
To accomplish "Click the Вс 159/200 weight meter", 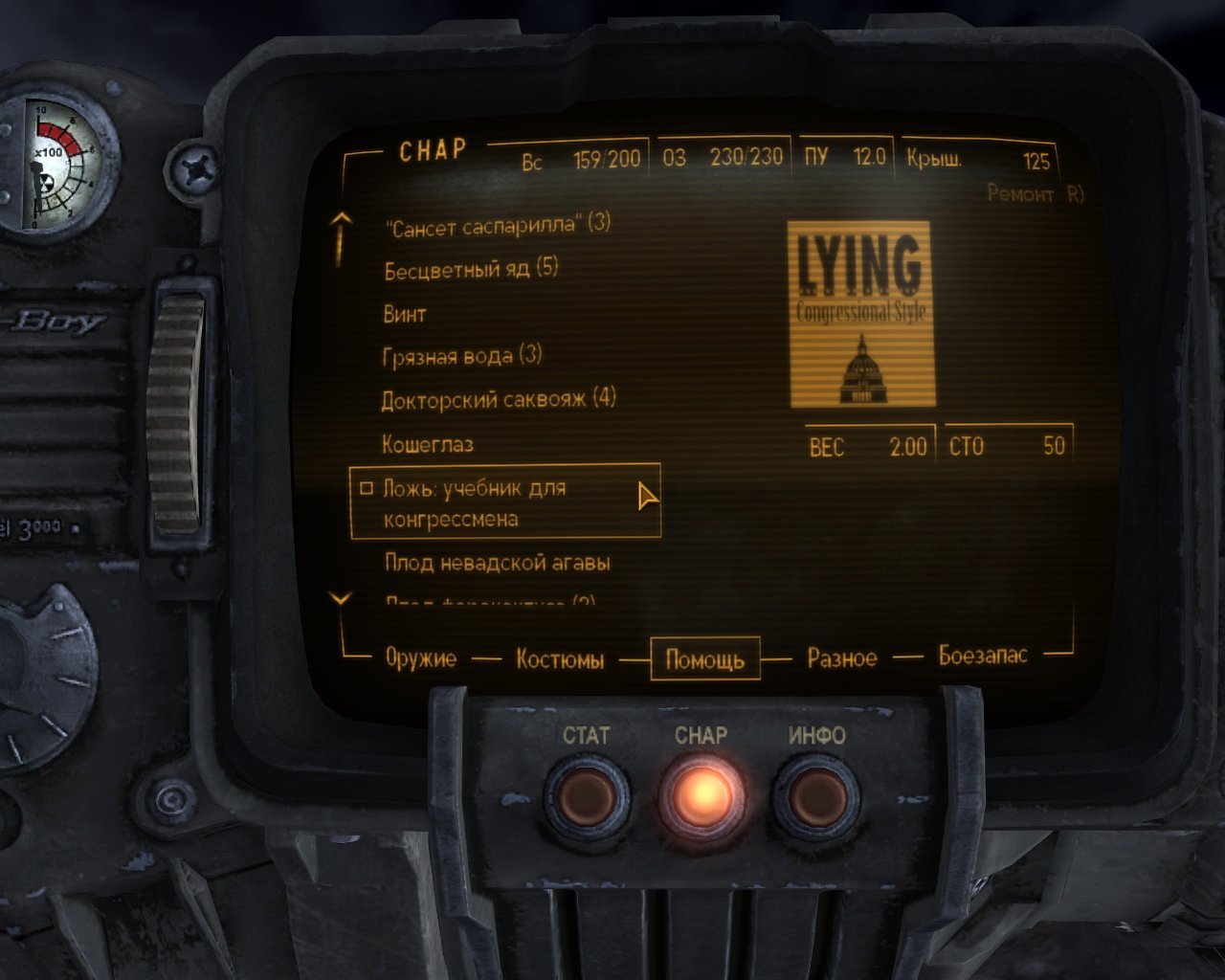I will pos(582,160).
